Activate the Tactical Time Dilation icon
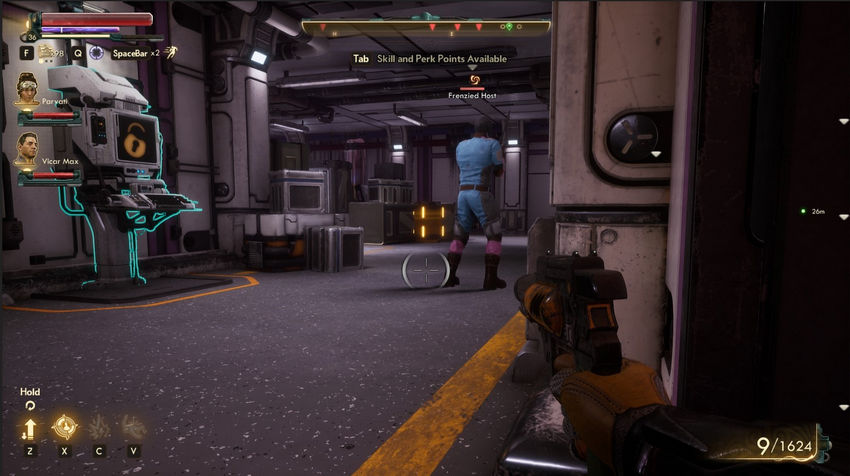Screen dimensions: 850x476 tap(96, 52)
